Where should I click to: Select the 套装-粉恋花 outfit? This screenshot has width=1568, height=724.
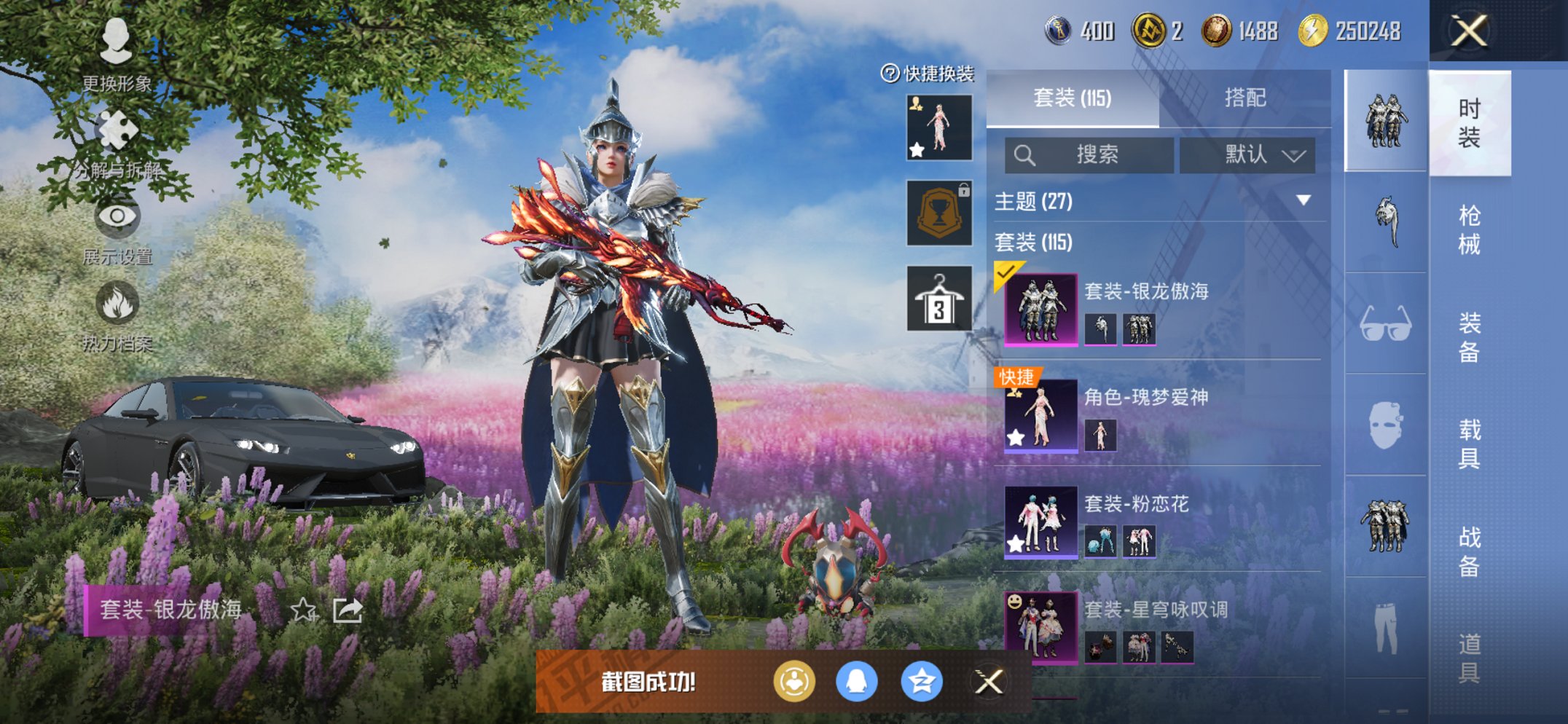pyautogui.click(x=1159, y=522)
